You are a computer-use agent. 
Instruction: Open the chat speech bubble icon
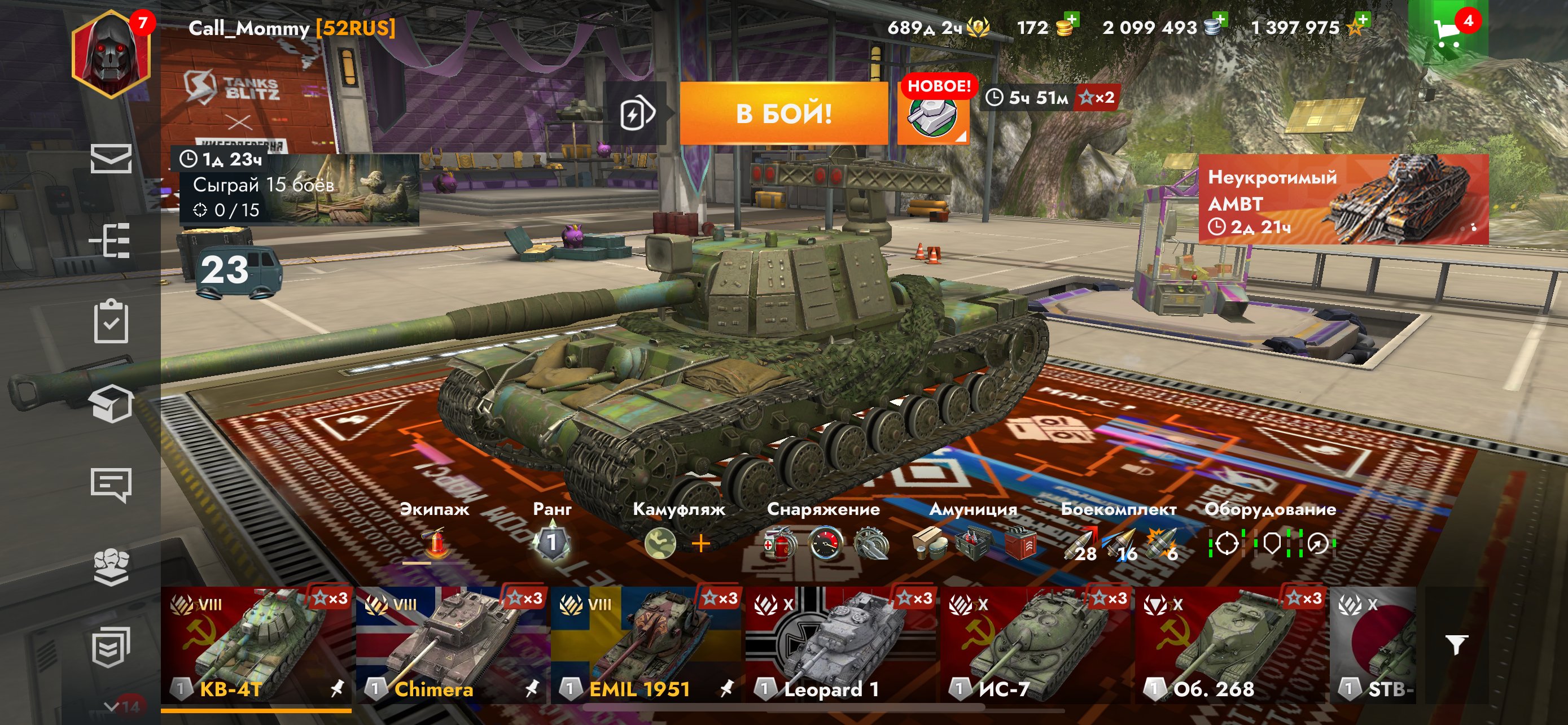click(111, 484)
